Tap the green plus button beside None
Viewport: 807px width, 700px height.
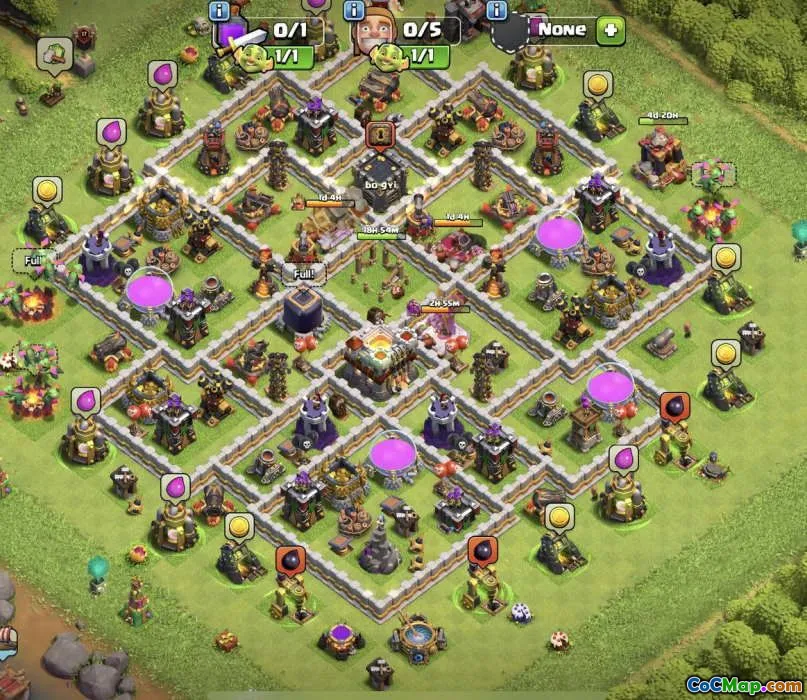tap(610, 30)
